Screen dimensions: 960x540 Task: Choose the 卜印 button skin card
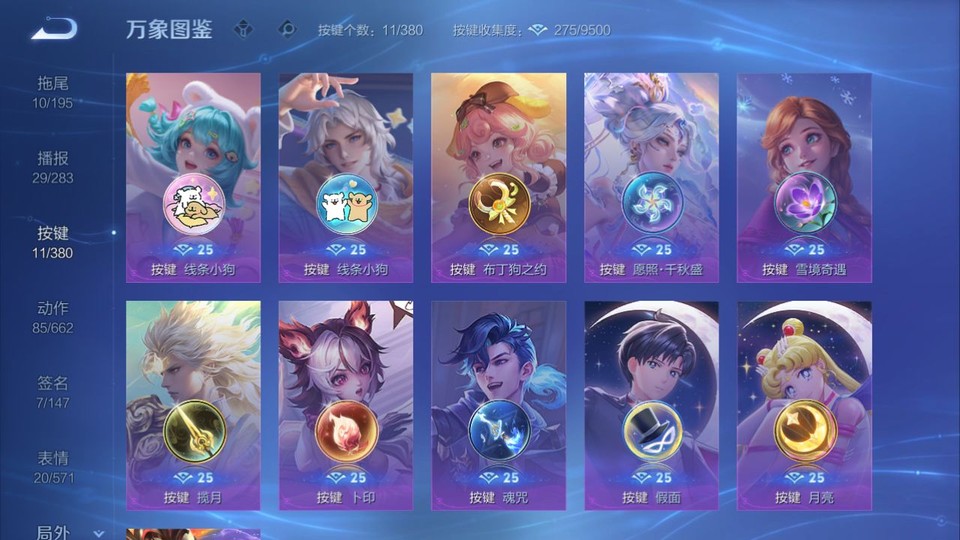click(x=346, y=405)
